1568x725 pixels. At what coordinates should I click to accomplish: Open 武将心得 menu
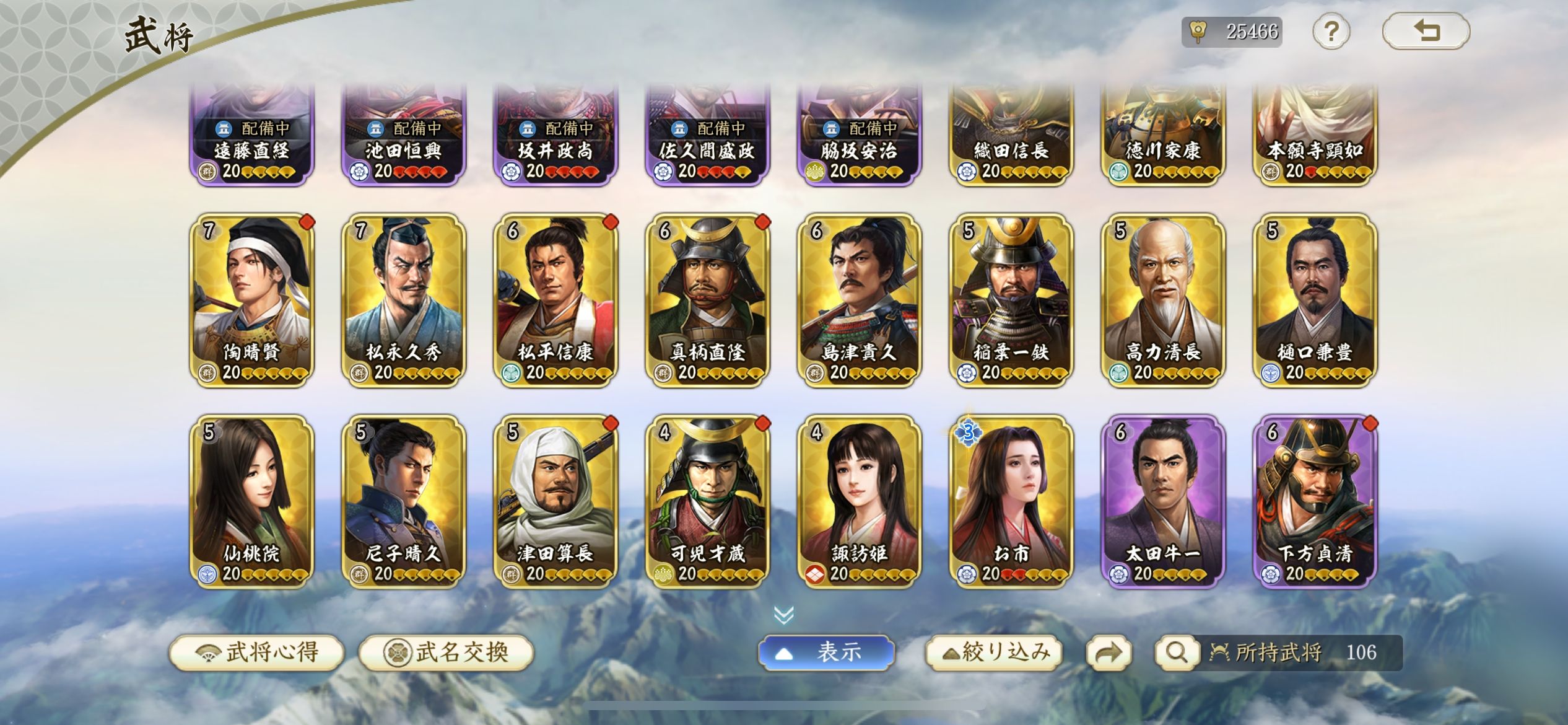click(x=257, y=652)
